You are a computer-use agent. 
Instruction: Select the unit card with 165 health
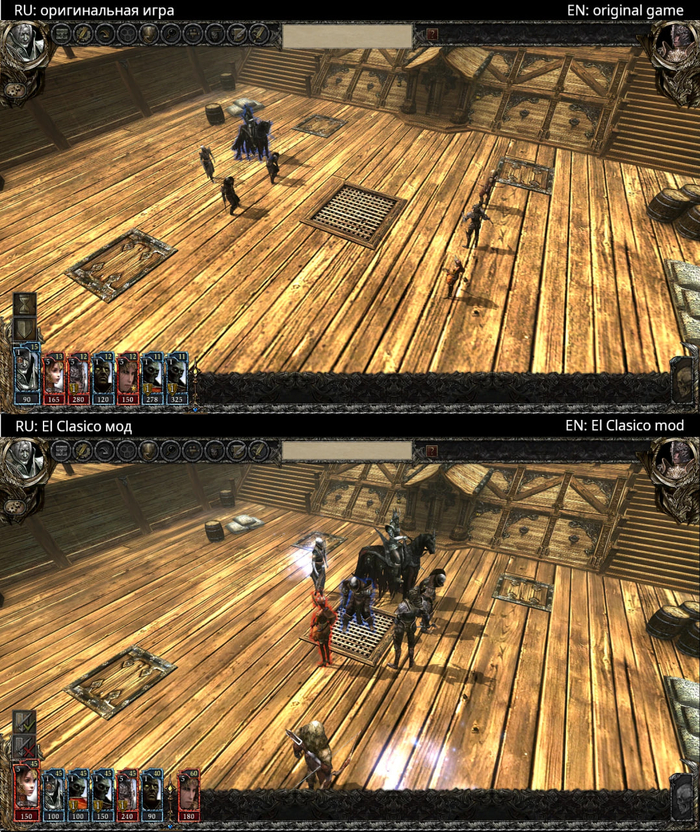(53, 376)
